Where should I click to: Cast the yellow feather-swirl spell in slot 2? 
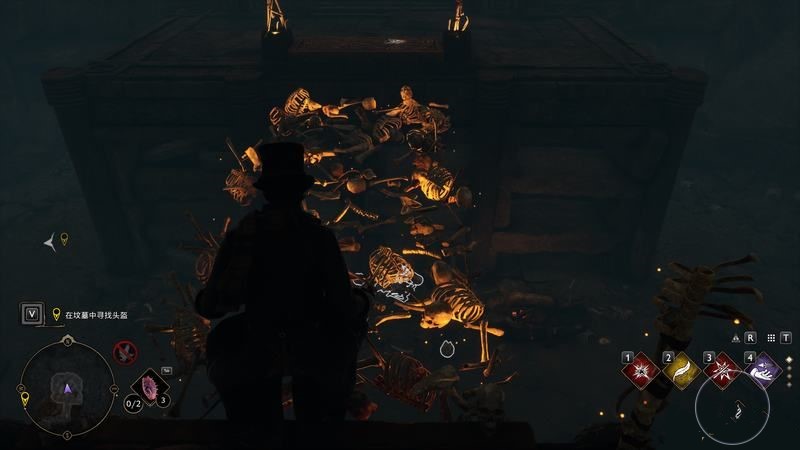coord(684,370)
